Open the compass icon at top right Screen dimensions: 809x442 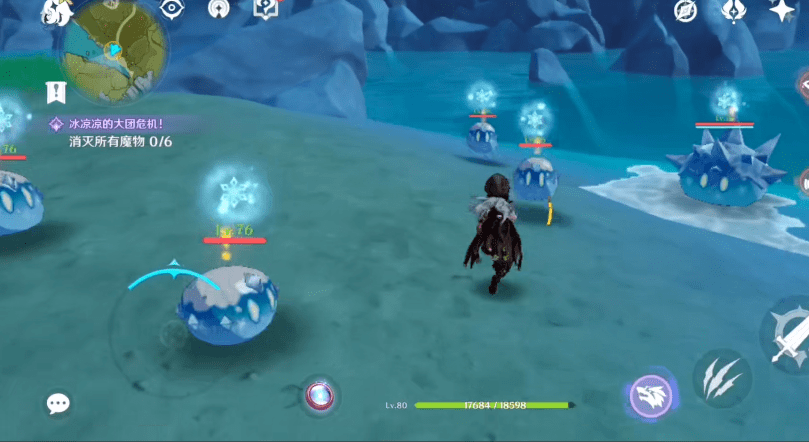coord(685,10)
